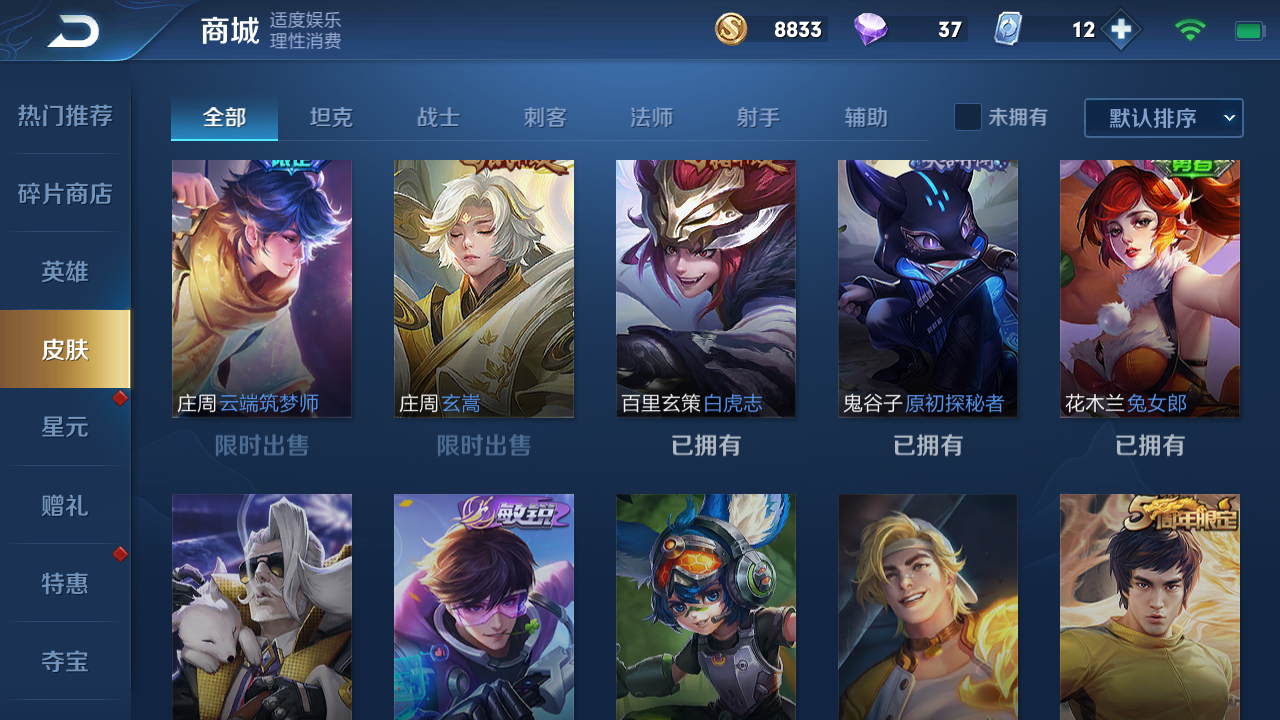Open the 夺宝 treasure section in sidebar
1280x720 pixels.
coord(65,660)
